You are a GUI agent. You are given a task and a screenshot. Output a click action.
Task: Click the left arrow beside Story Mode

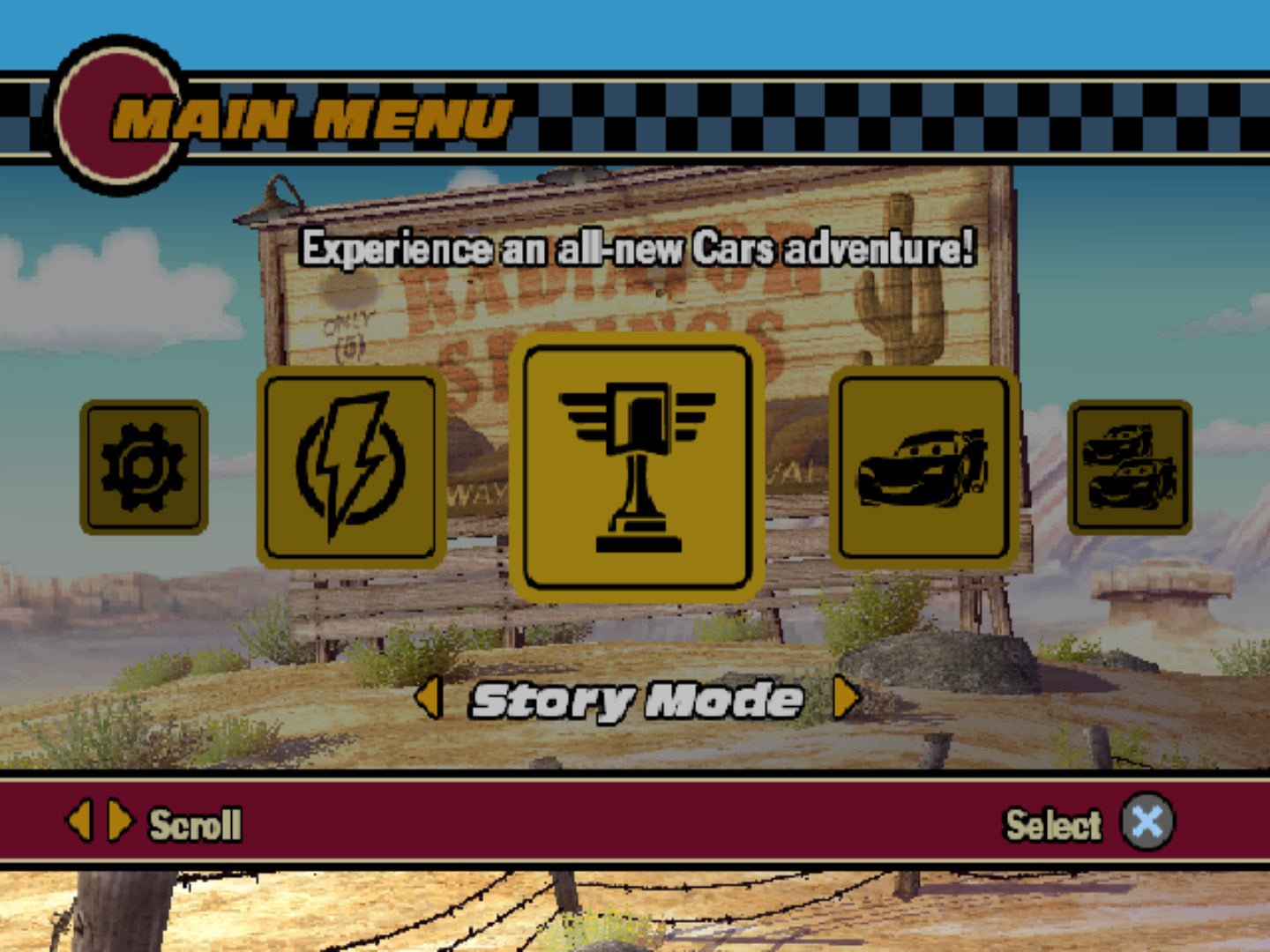(x=430, y=699)
